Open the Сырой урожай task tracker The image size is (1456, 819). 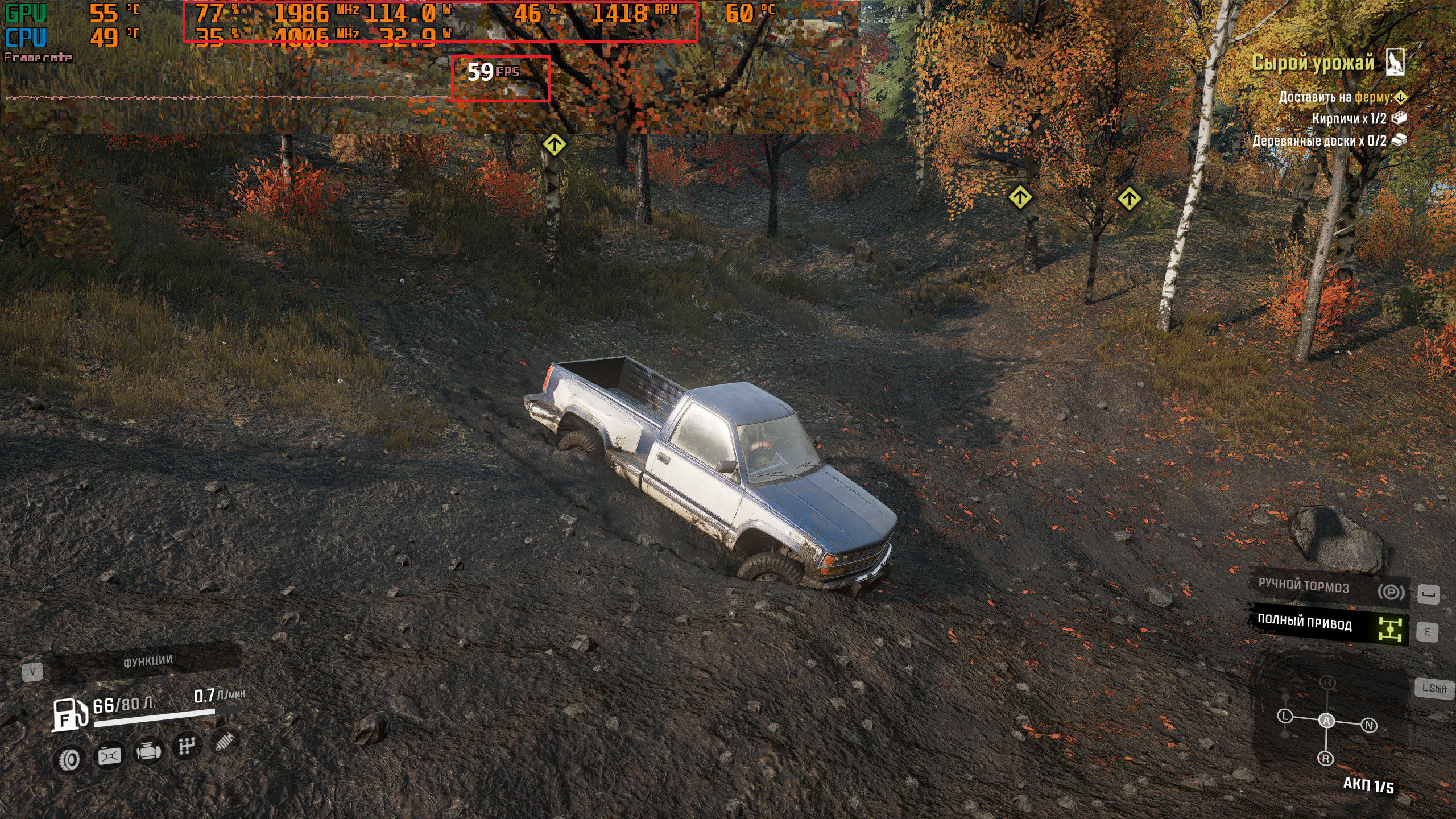click(1313, 63)
